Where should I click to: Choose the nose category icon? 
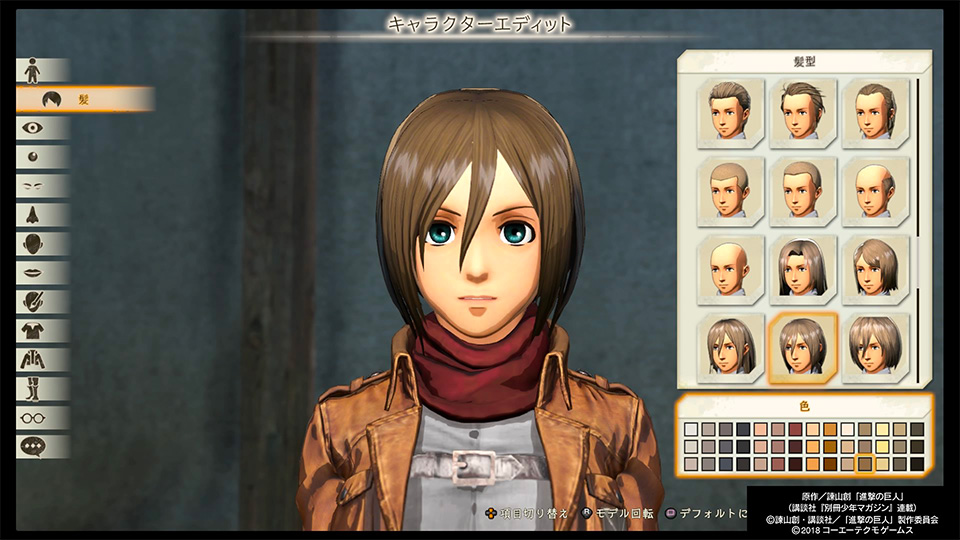33,215
